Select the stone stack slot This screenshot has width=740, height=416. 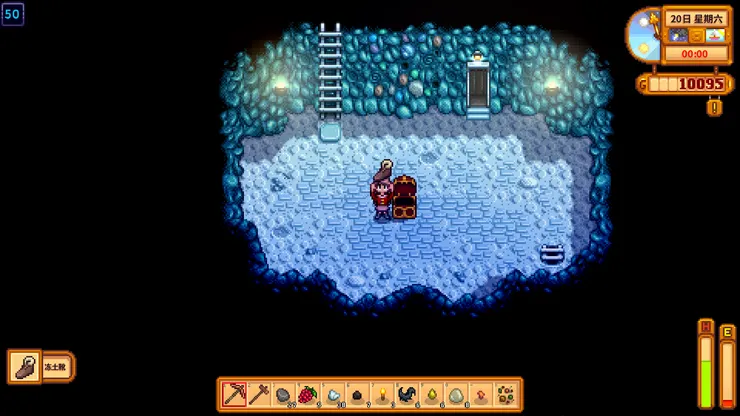(283, 394)
